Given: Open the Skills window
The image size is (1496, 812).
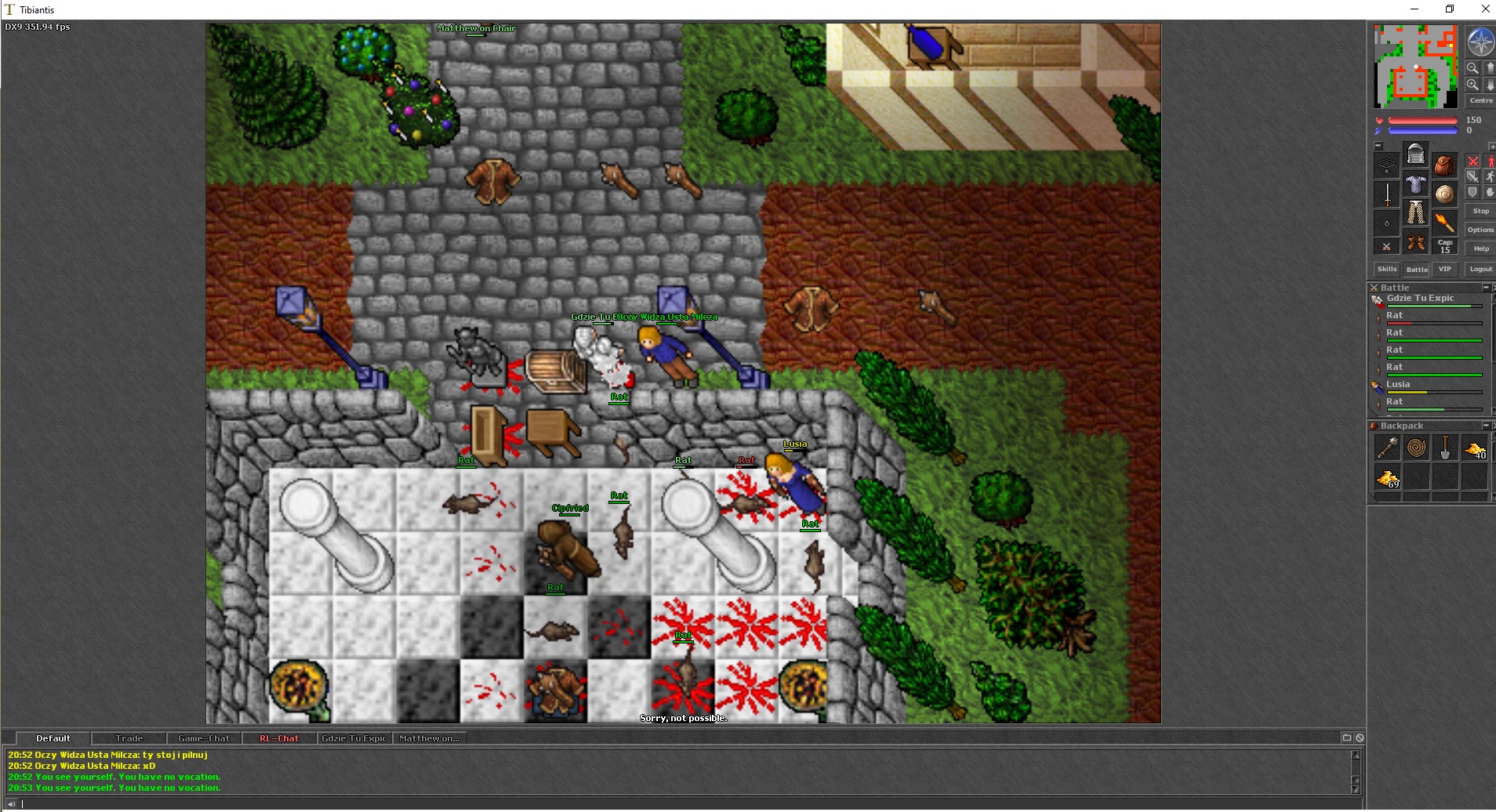Looking at the screenshot, I should click(x=1387, y=269).
